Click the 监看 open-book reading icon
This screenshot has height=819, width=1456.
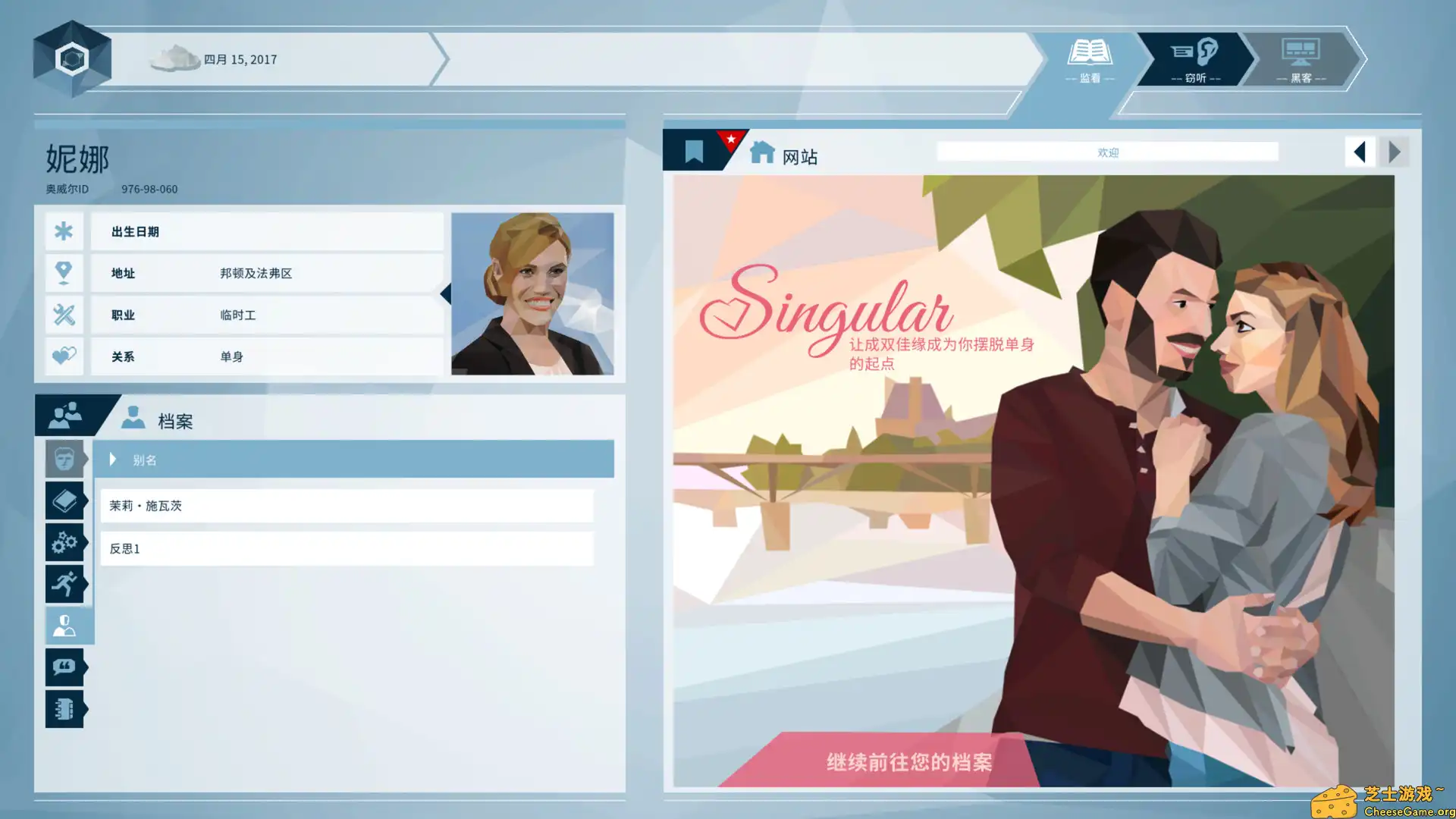click(x=1090, y=55)
